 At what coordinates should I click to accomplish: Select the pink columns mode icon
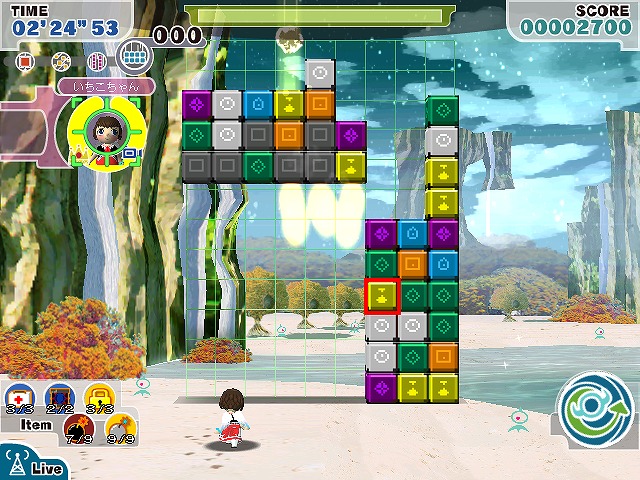97,62
